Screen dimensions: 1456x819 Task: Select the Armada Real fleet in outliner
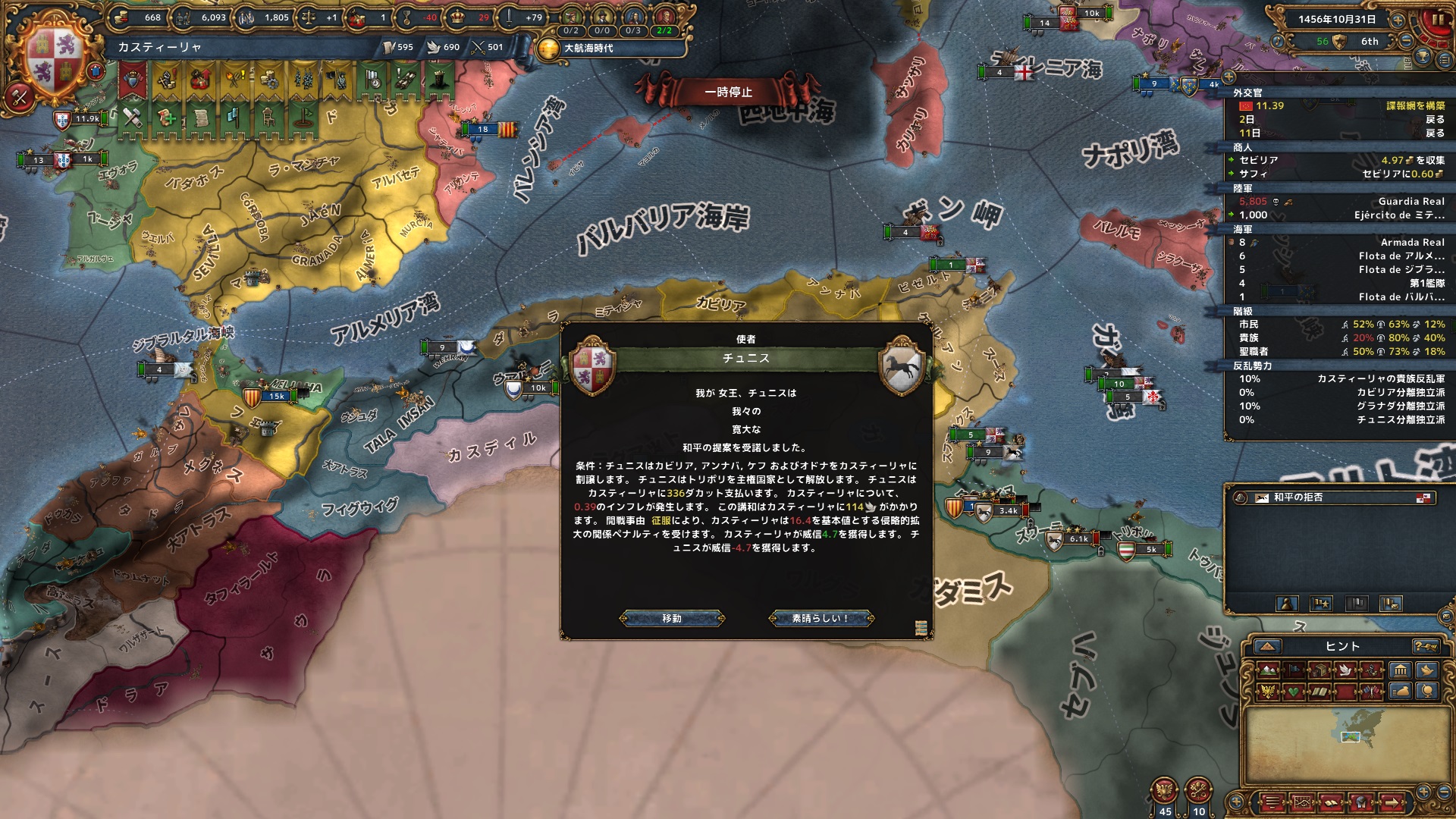tap(1412, 243)
